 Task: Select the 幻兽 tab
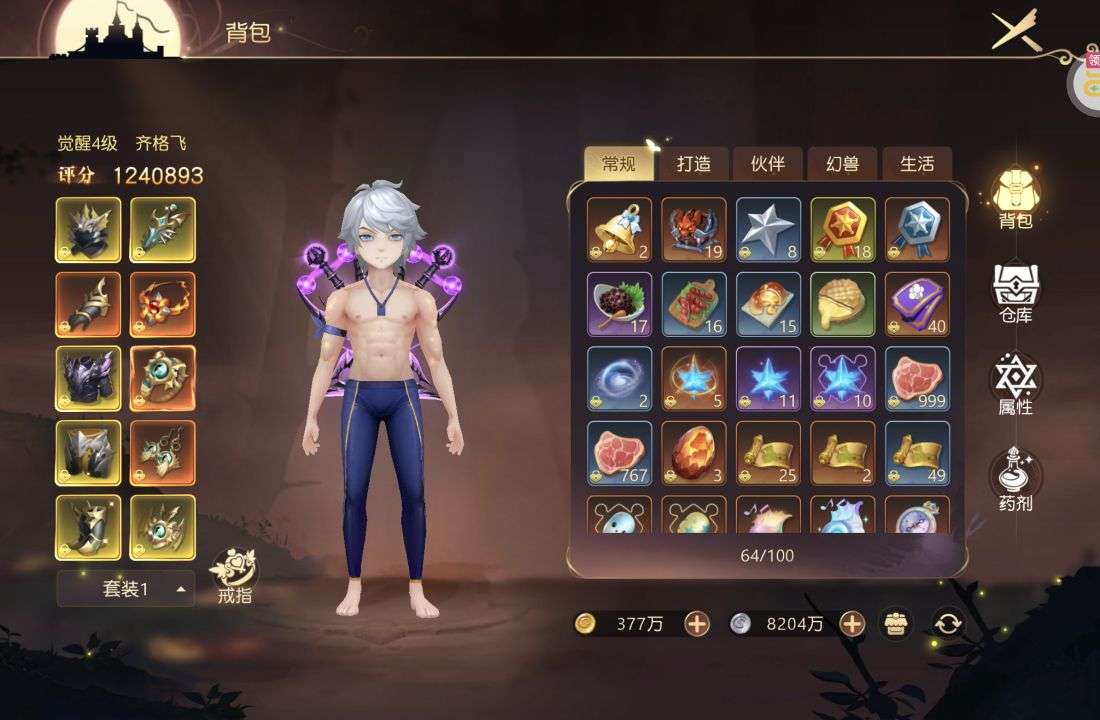(x=842, y=164)
